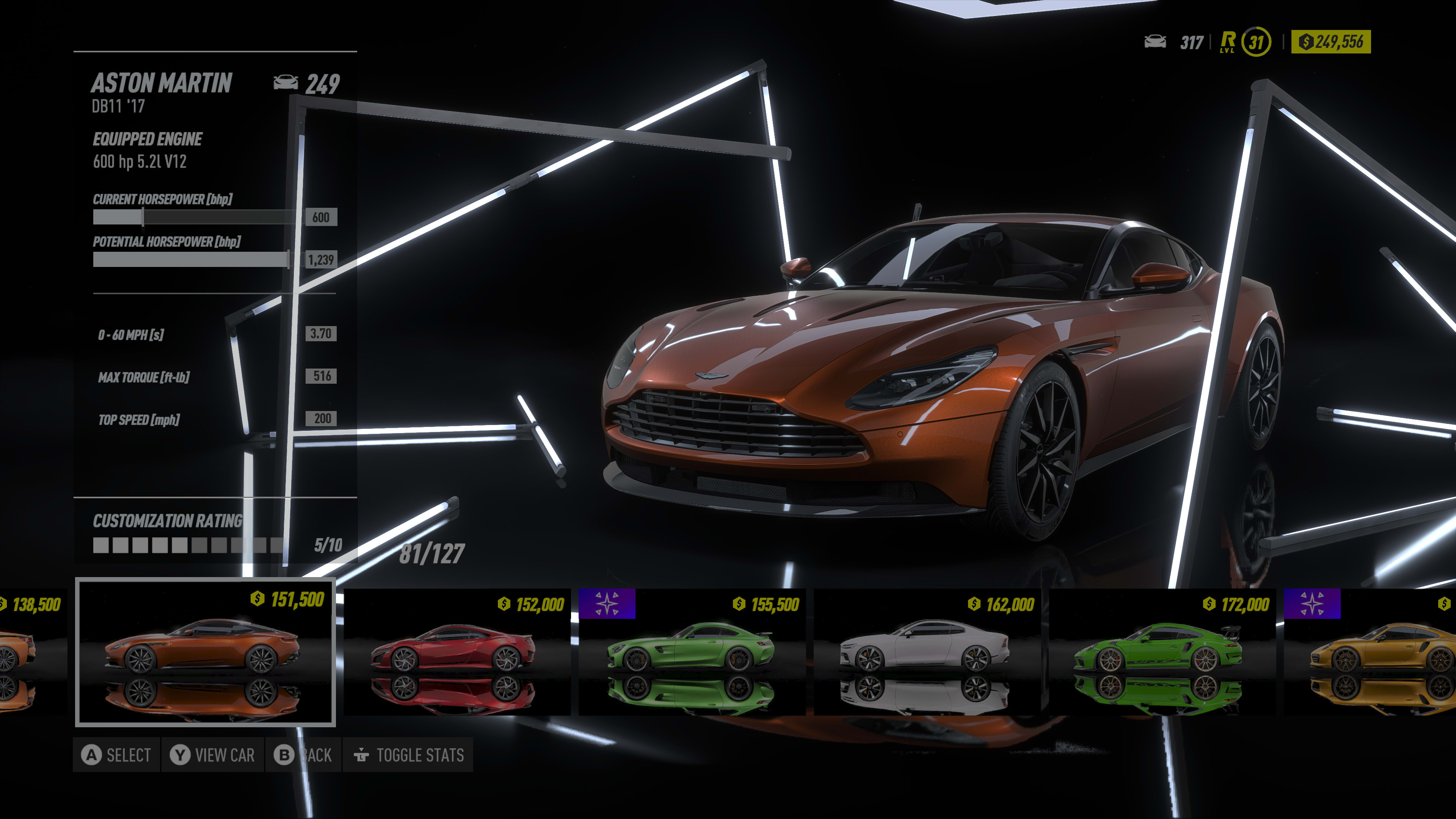The width and height of the screenshot is (1456, 819).
Task: Click the Select button
Action: tap(116, 755)
